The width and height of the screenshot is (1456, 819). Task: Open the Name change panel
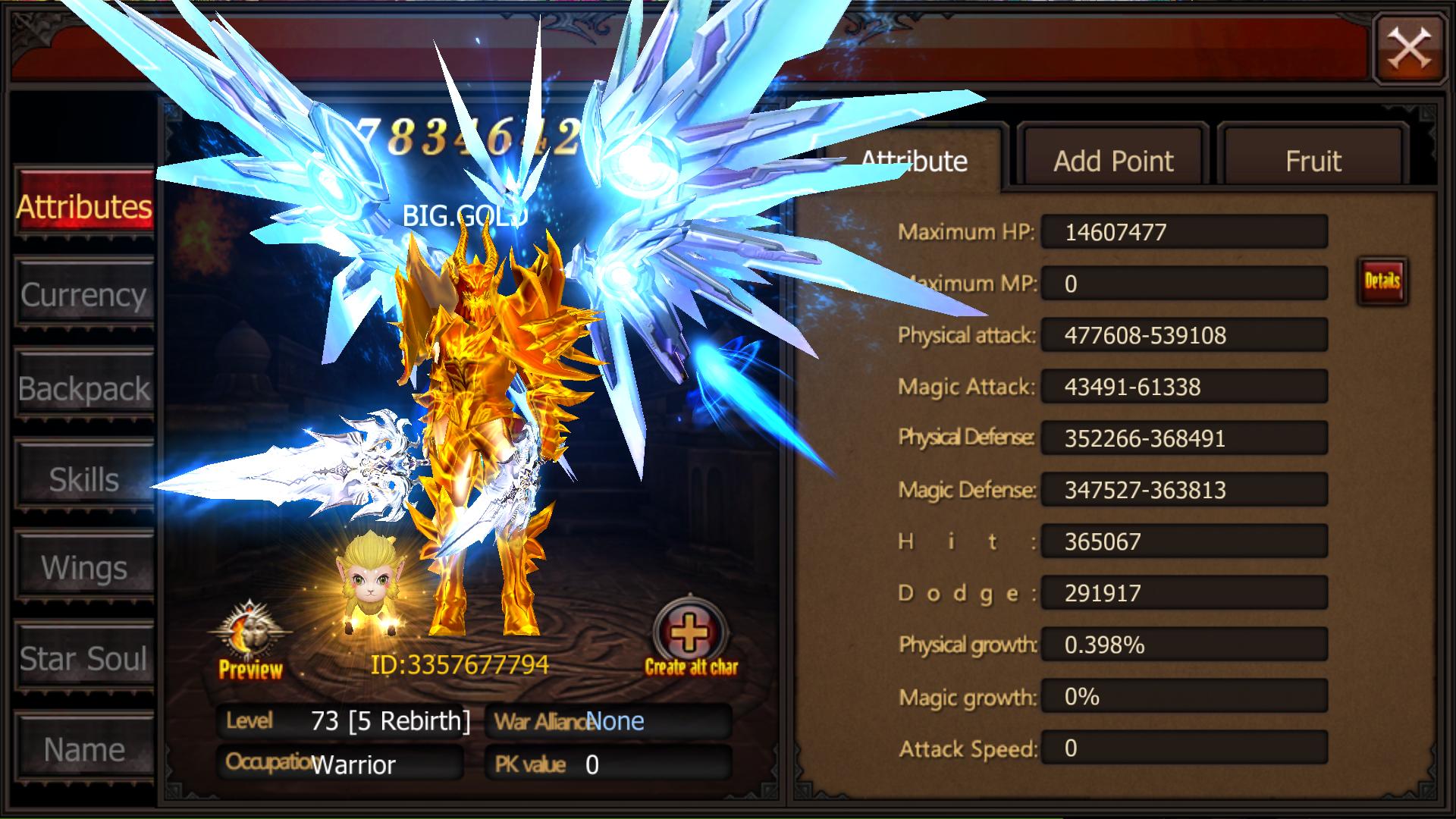(85, 749)
